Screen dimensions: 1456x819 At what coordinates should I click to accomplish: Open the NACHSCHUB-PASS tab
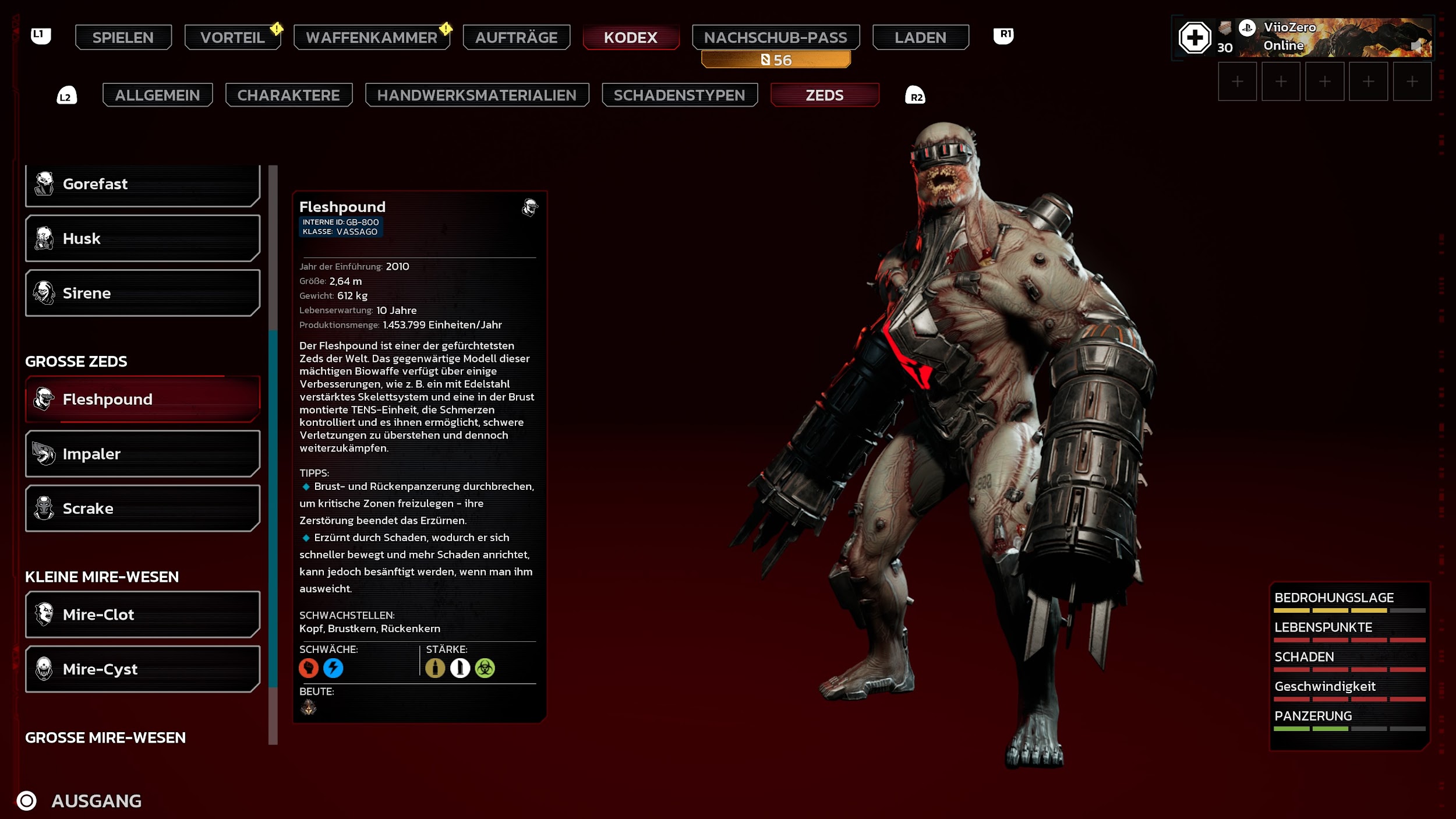775,37
